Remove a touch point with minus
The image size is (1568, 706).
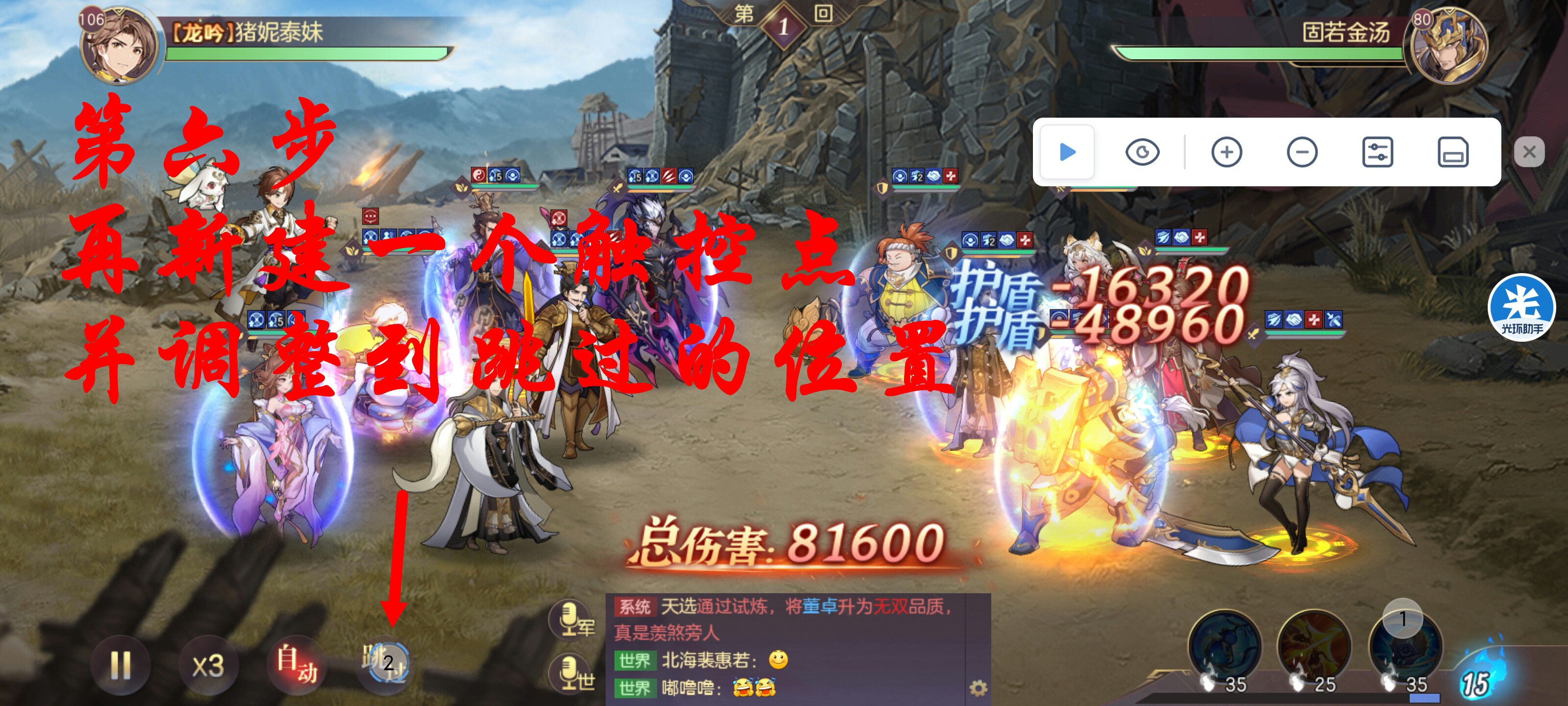click(x=1302, y=151)
